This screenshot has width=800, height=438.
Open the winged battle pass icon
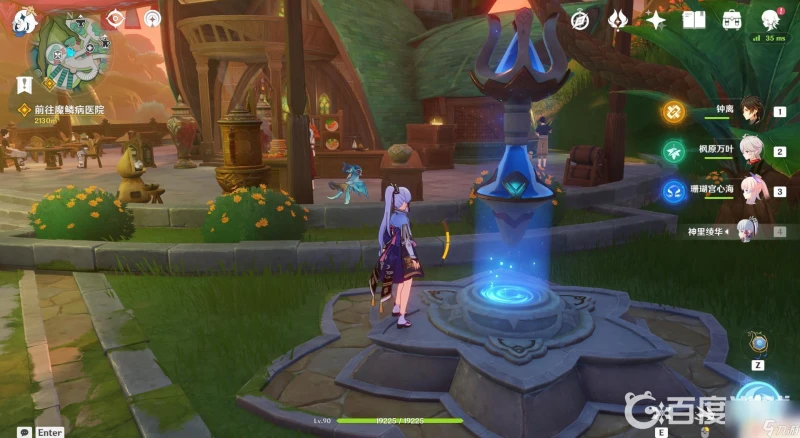coord(617,19)
